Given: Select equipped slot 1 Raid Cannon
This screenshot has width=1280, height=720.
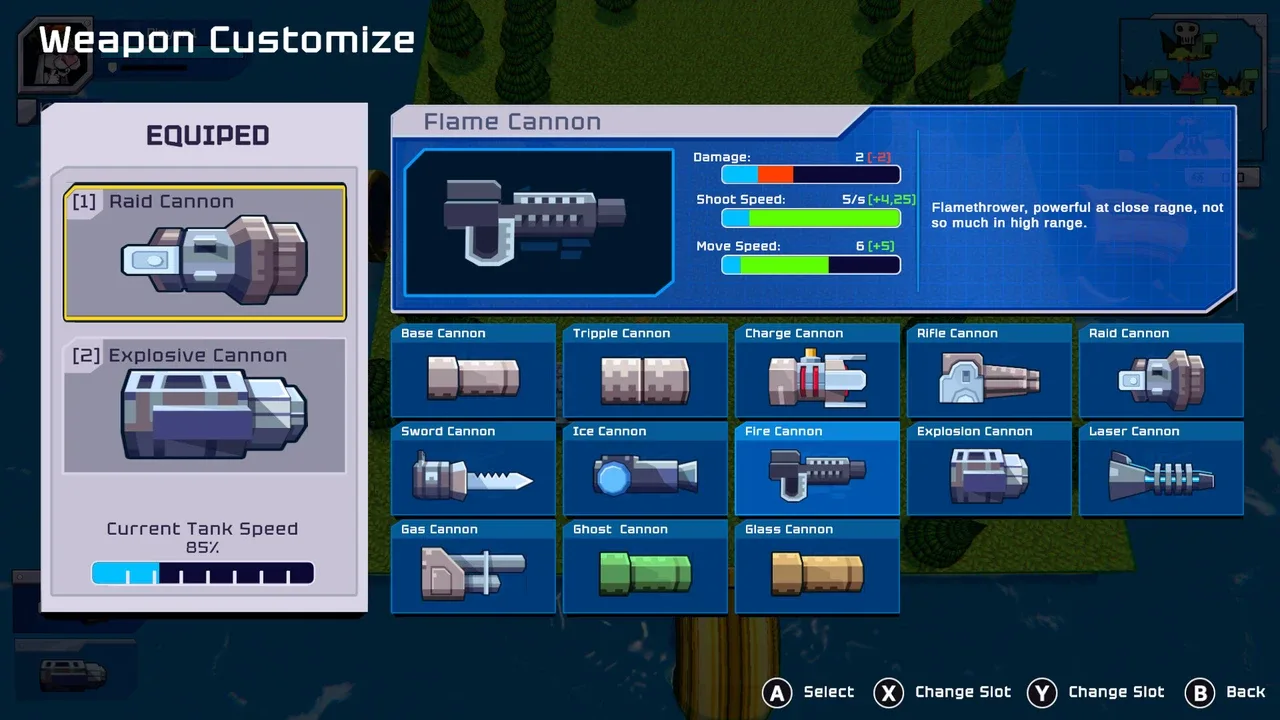Looking at the screenshot, I should [205, 252].
